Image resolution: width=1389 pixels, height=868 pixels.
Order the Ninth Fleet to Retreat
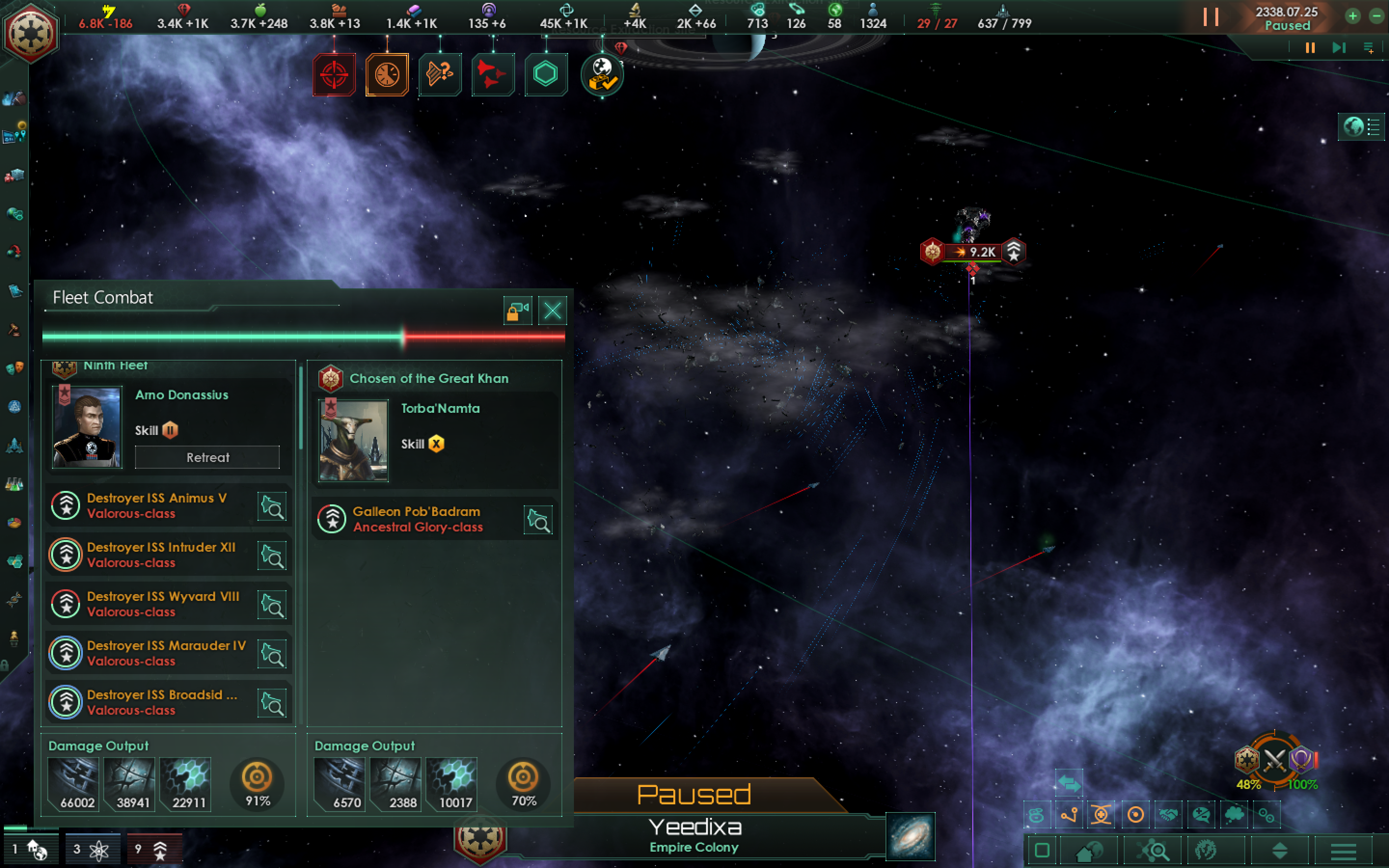click(207, 457)
